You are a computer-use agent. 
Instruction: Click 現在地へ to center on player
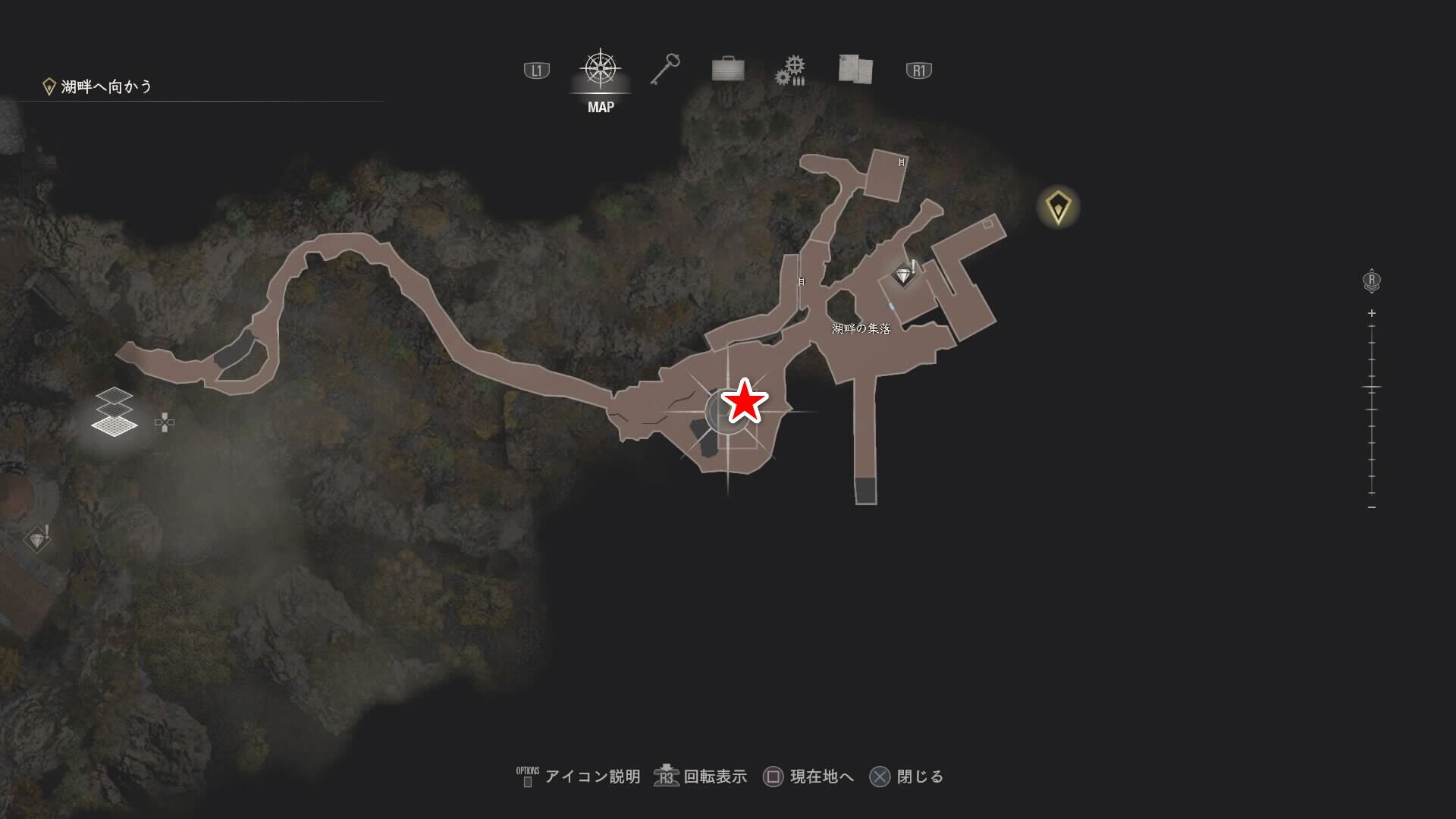pyautogui.click(x=823, y=777)
